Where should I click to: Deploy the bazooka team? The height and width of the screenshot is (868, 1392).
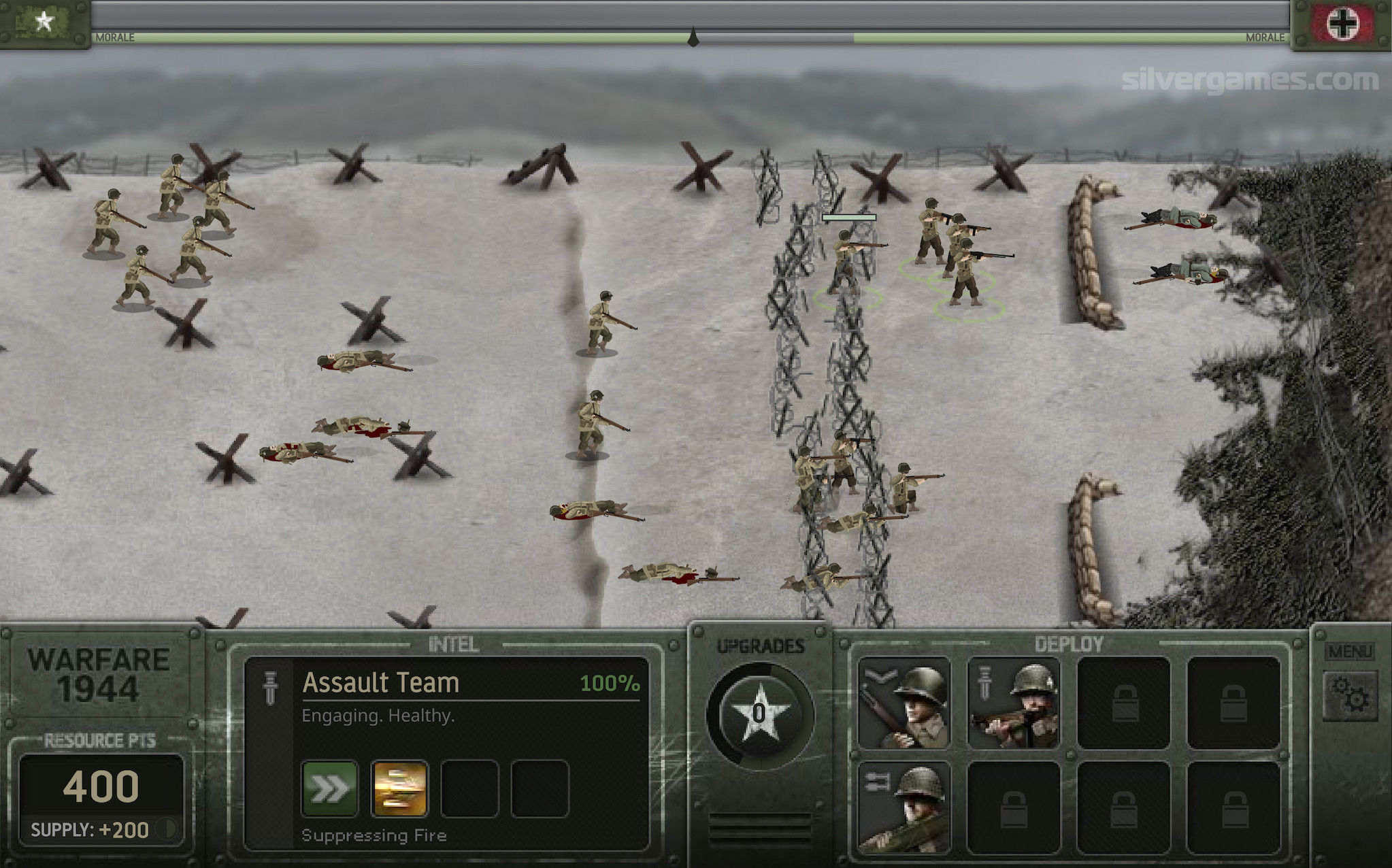tap(904, 807)
